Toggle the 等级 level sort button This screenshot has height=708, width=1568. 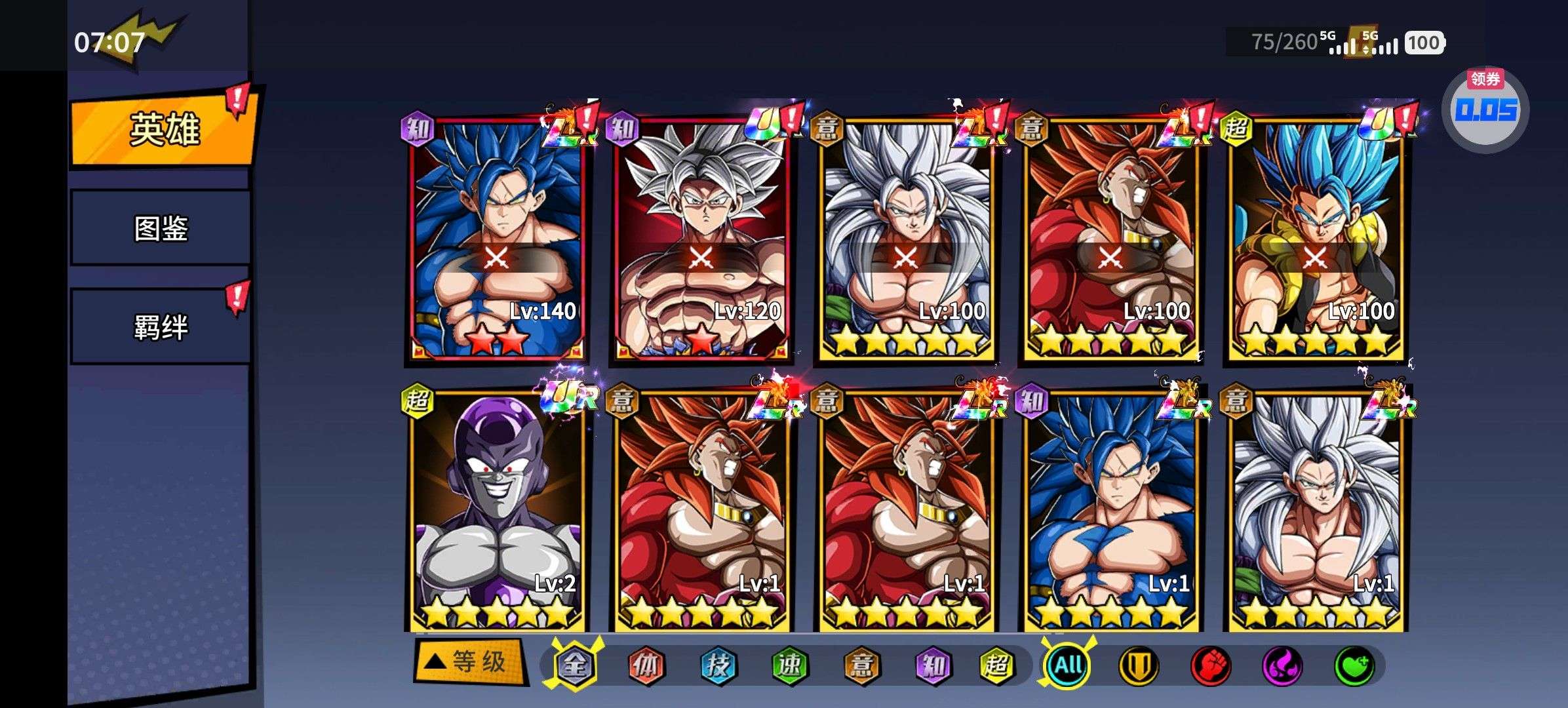coord(470,662)
